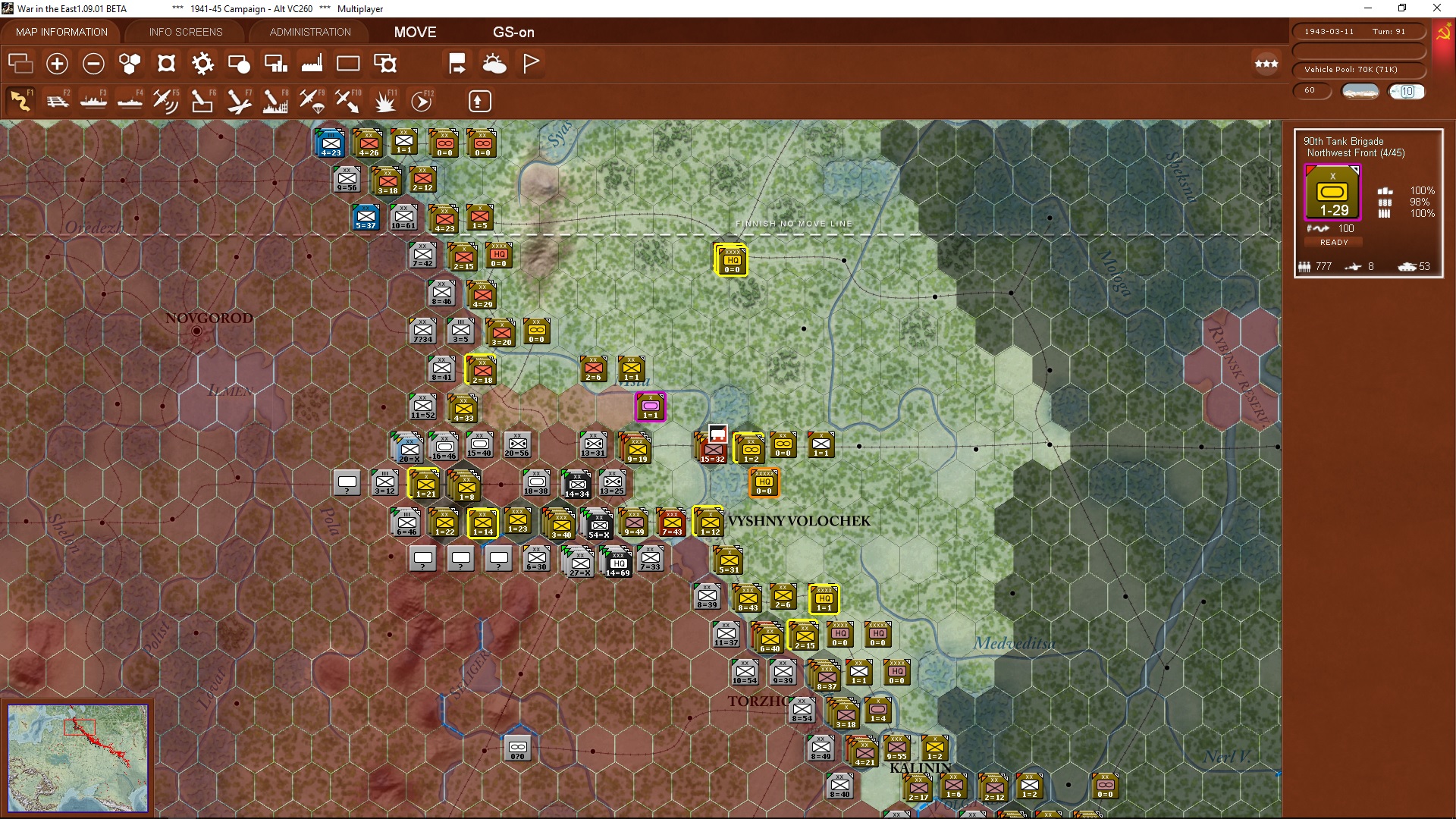
Task: Select the F2 rail transport mode
Action: click(58, 100)
